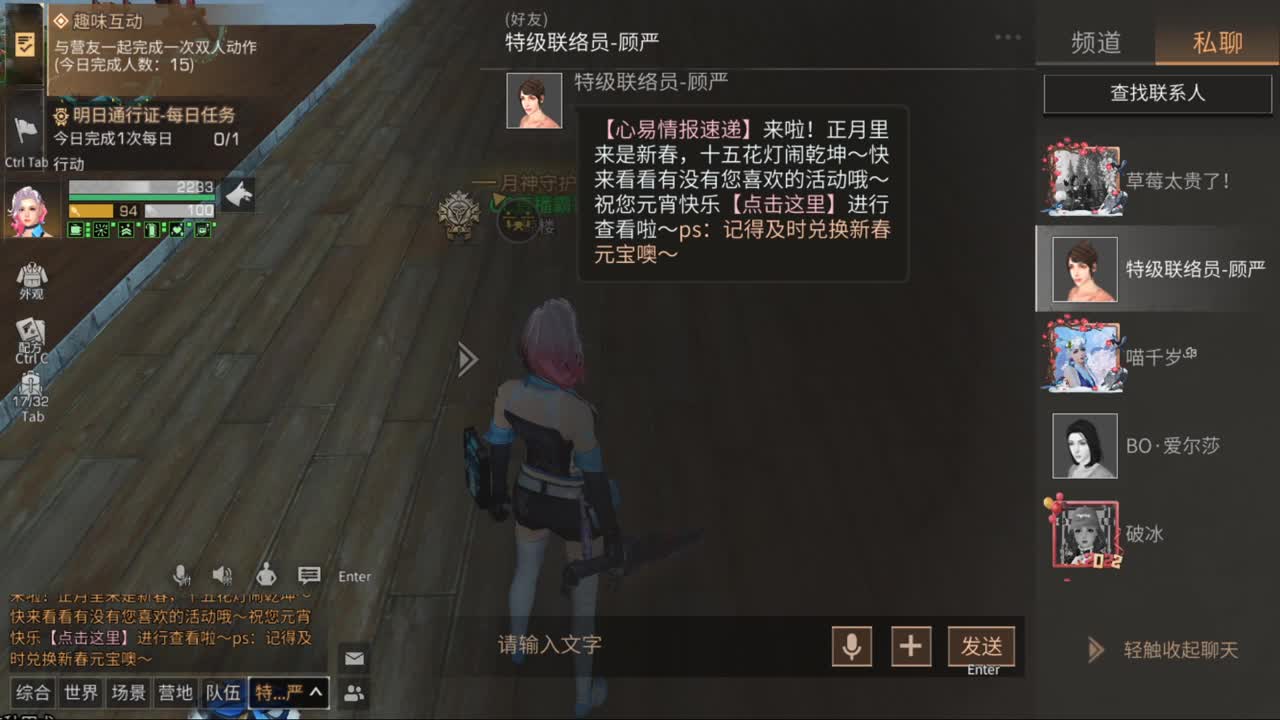The image size is (1280, 720).
Task: Click the chevron on the 特...严 chat tab
Action: 313,692
